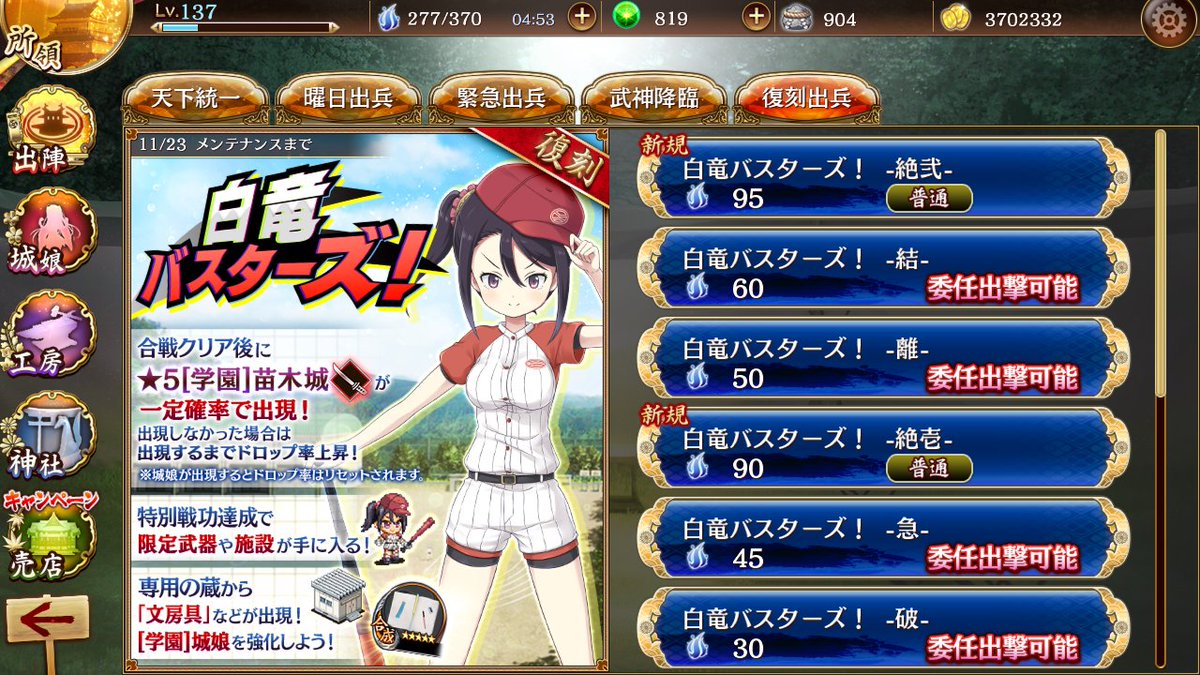Open the 売店 shop
This screenshot has width=1200, height=675.
click(x=50, y=540)
